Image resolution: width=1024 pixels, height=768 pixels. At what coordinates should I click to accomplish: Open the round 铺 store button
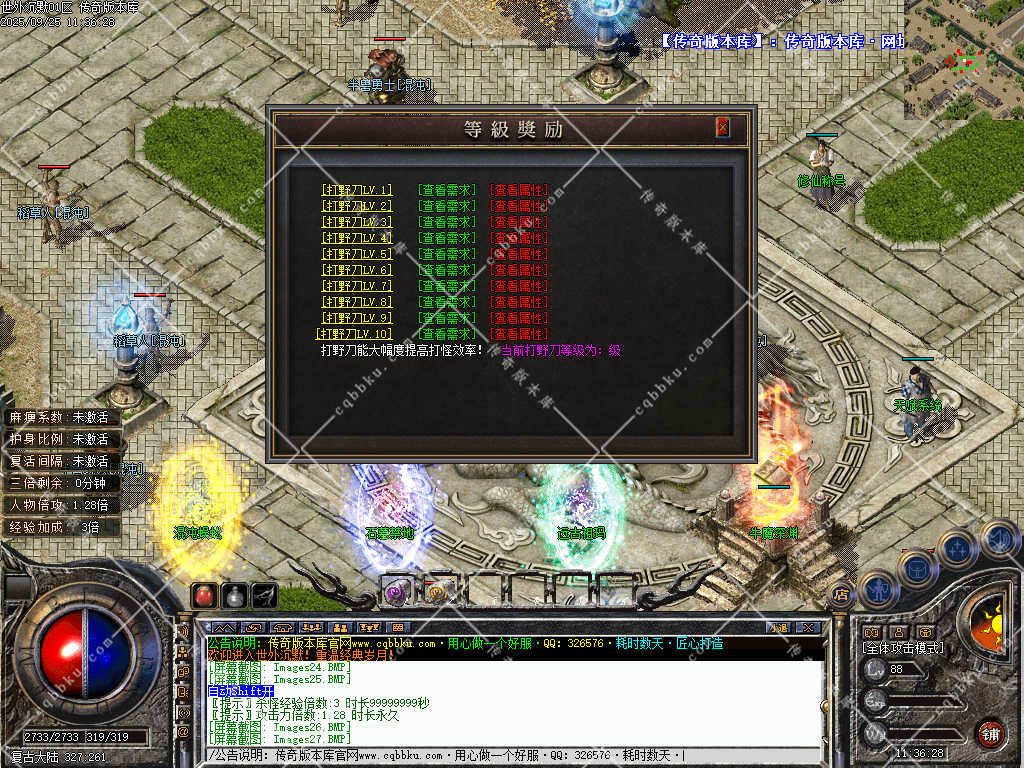[x=990, y=733]
